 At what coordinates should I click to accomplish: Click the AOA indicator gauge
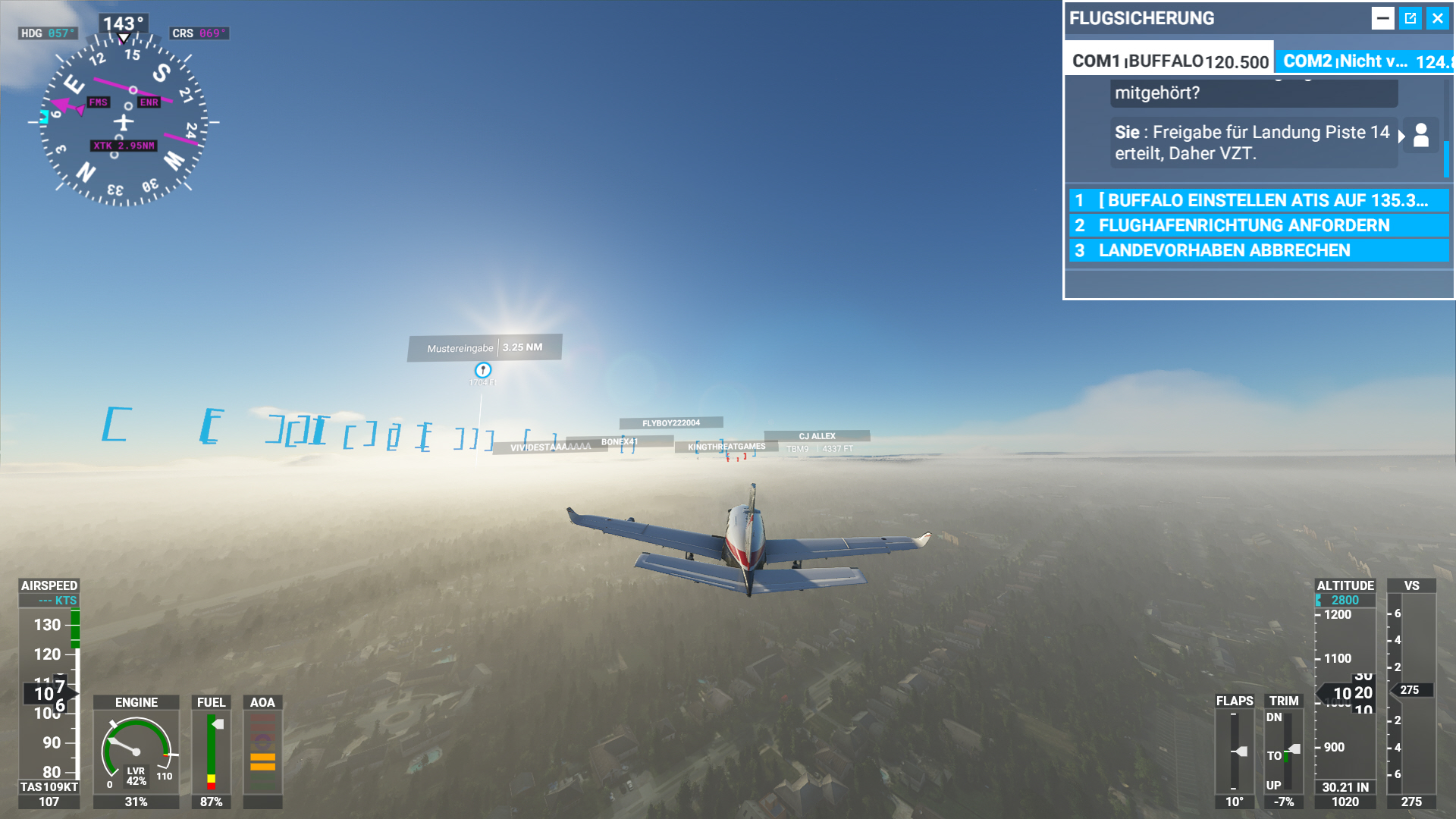click(x=262, y=751)
